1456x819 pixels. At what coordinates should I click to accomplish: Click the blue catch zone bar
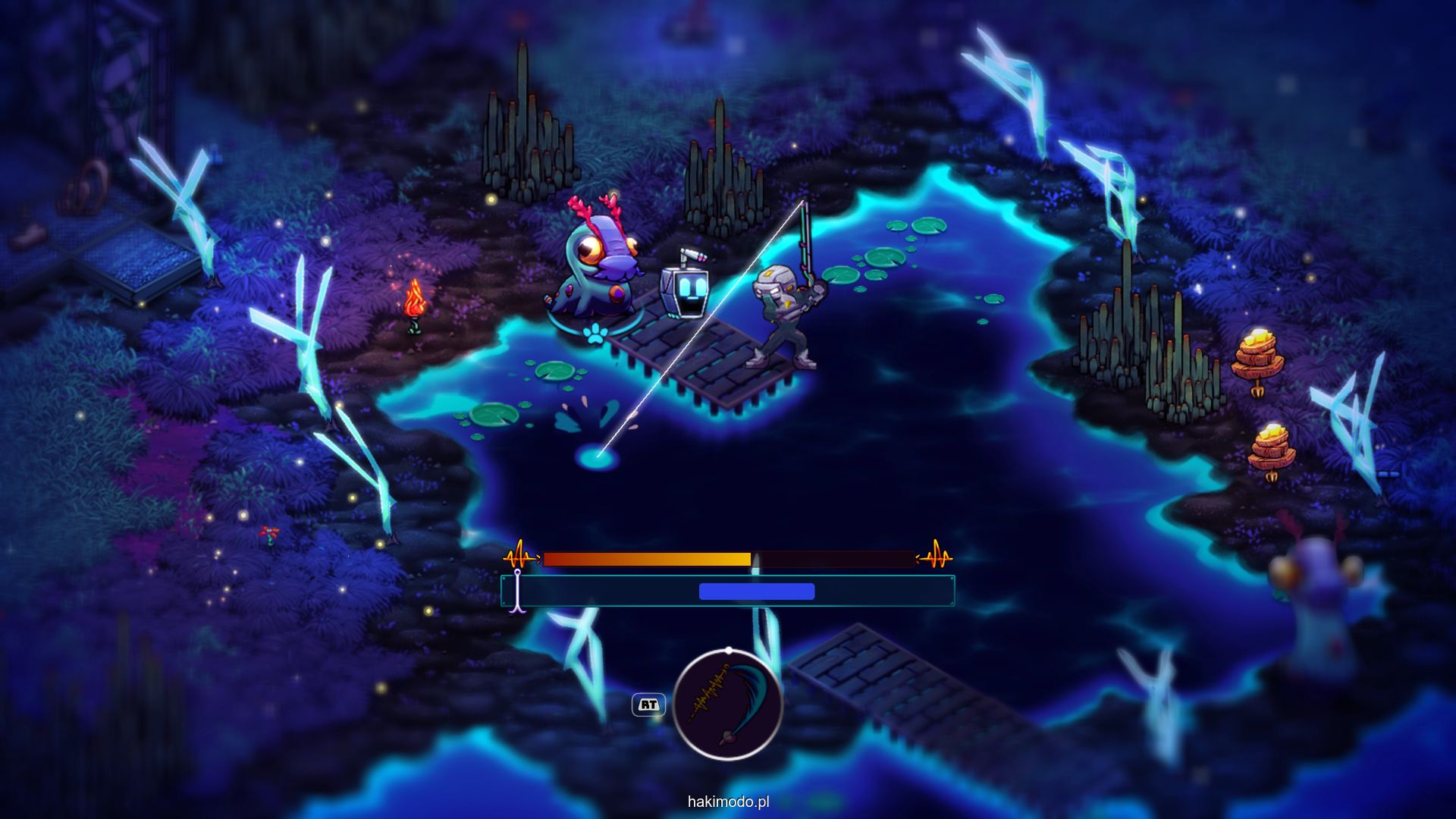[x=756, y=591]
